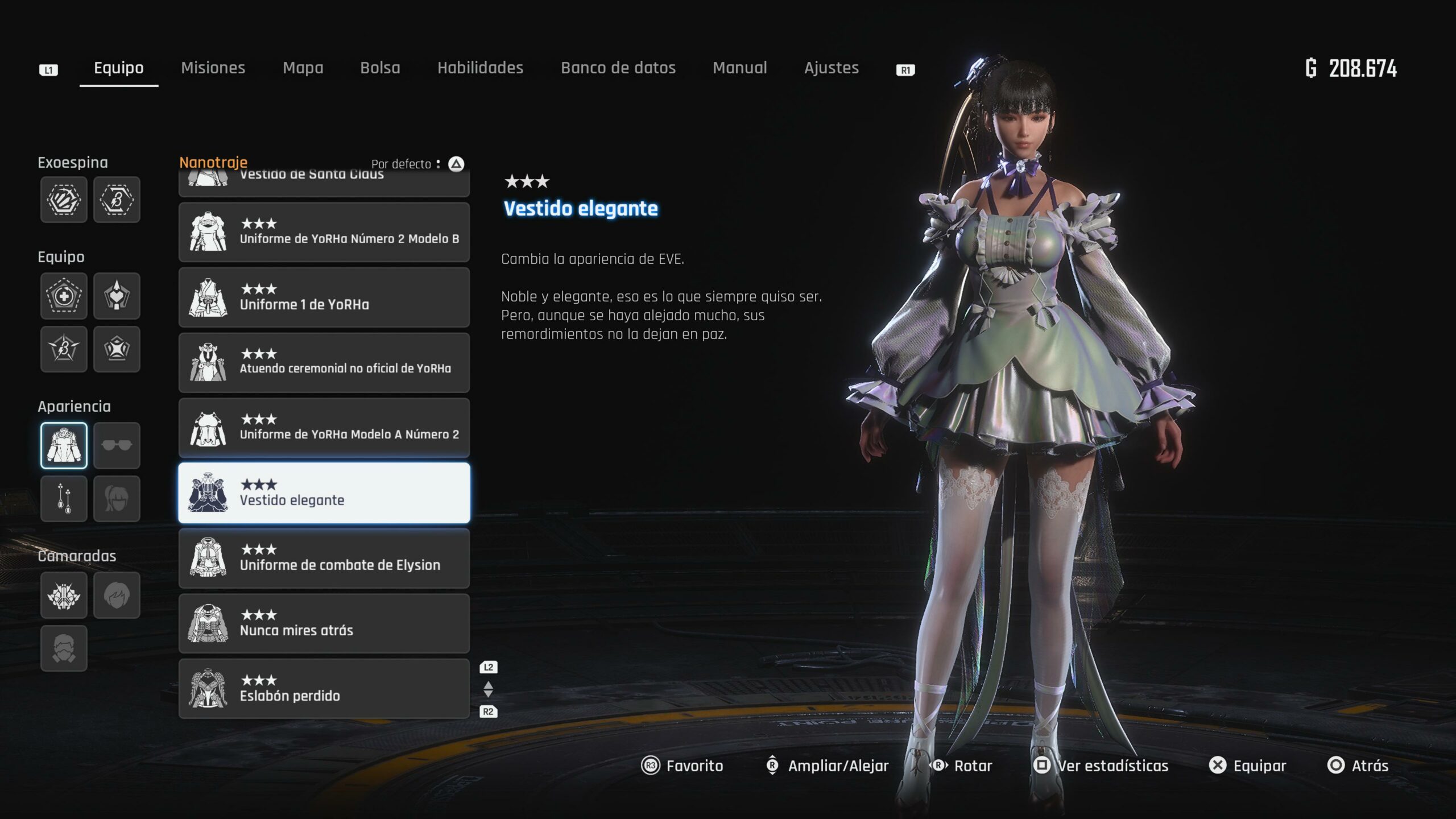Show the Manual tab
Screen dimensions: 1456x819
(x=739, y=68)
